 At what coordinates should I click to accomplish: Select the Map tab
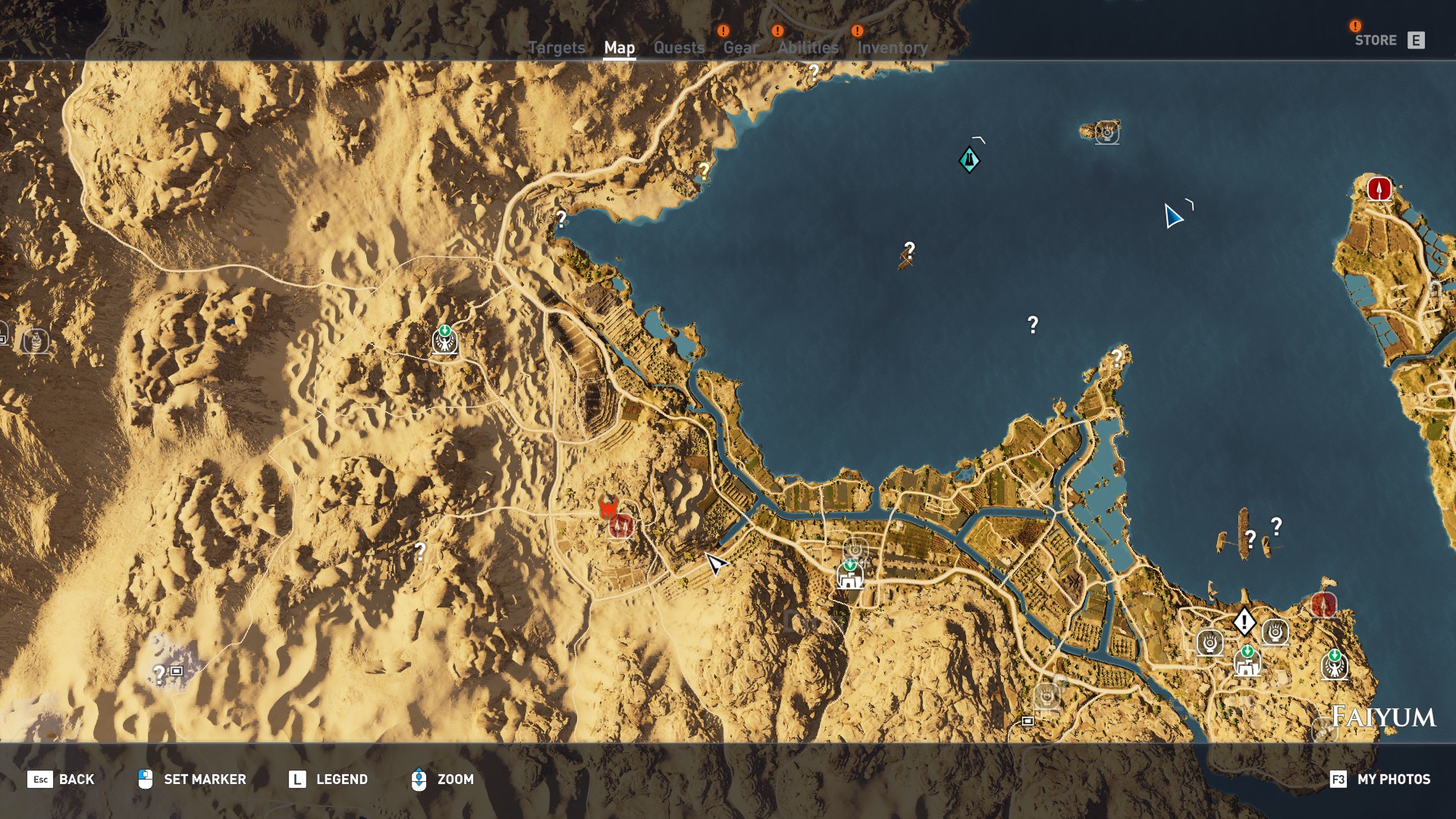tap(619, 48)
